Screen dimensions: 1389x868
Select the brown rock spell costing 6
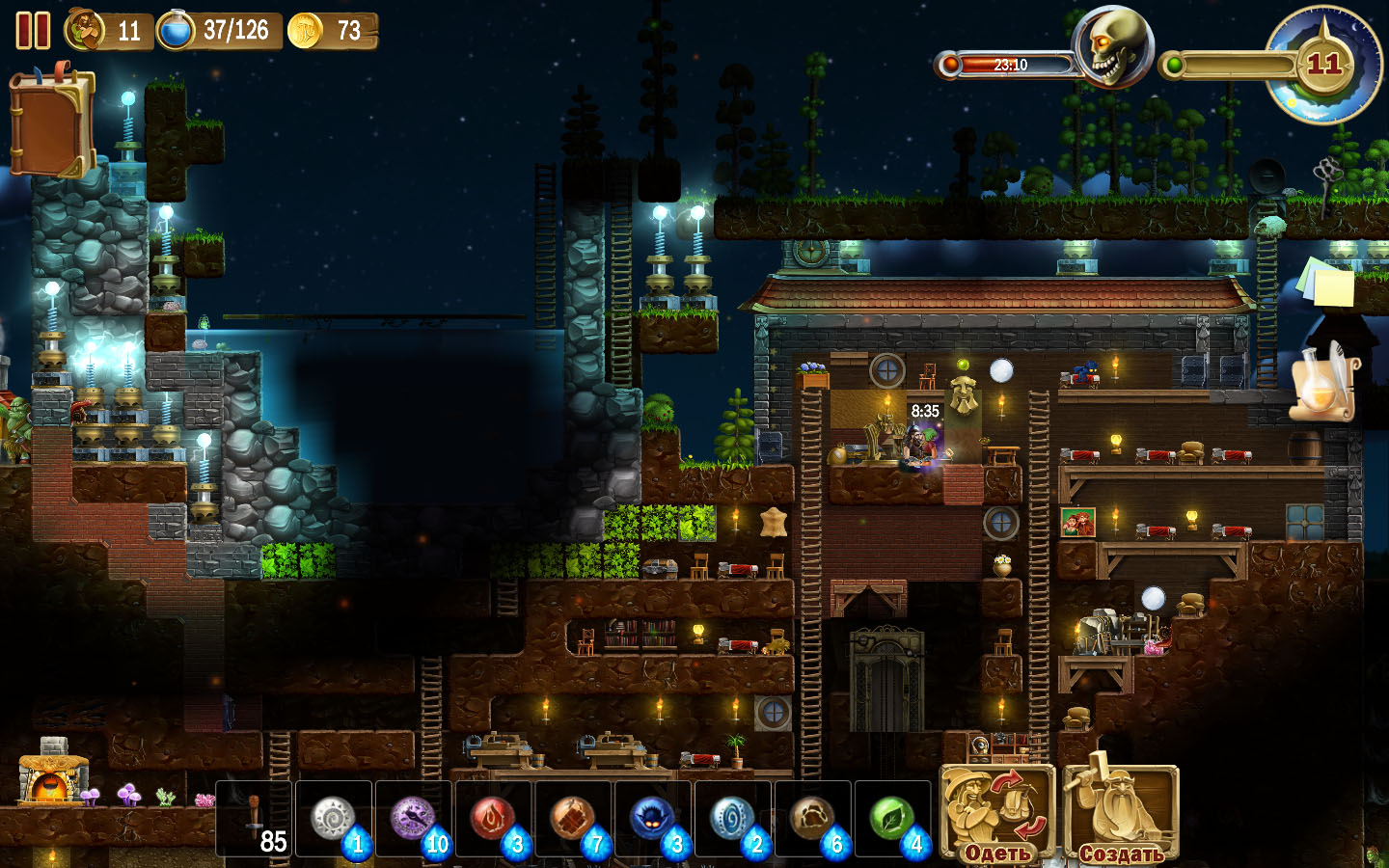coord(814,820)
